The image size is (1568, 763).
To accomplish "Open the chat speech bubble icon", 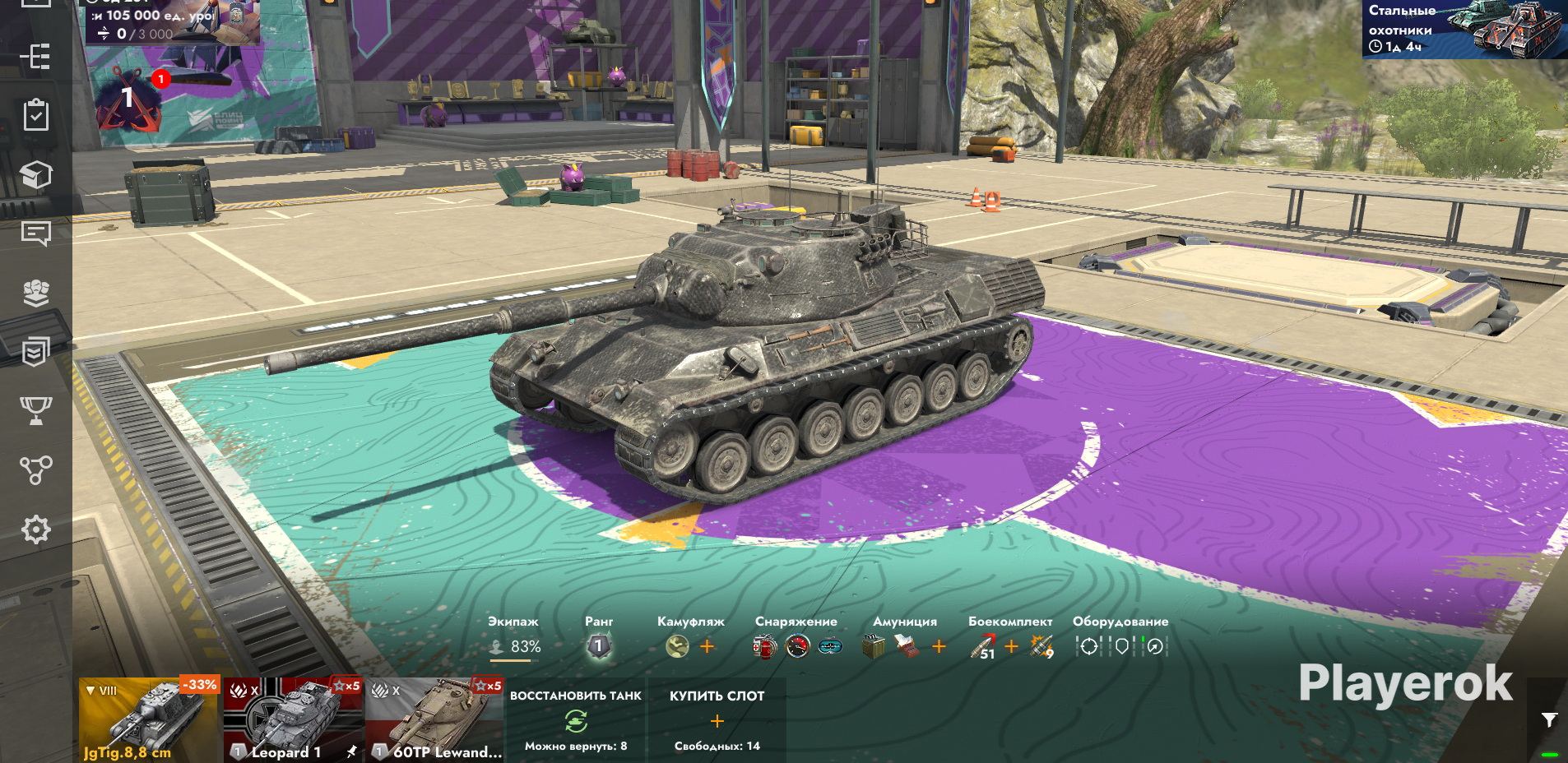I will (35, 234).
